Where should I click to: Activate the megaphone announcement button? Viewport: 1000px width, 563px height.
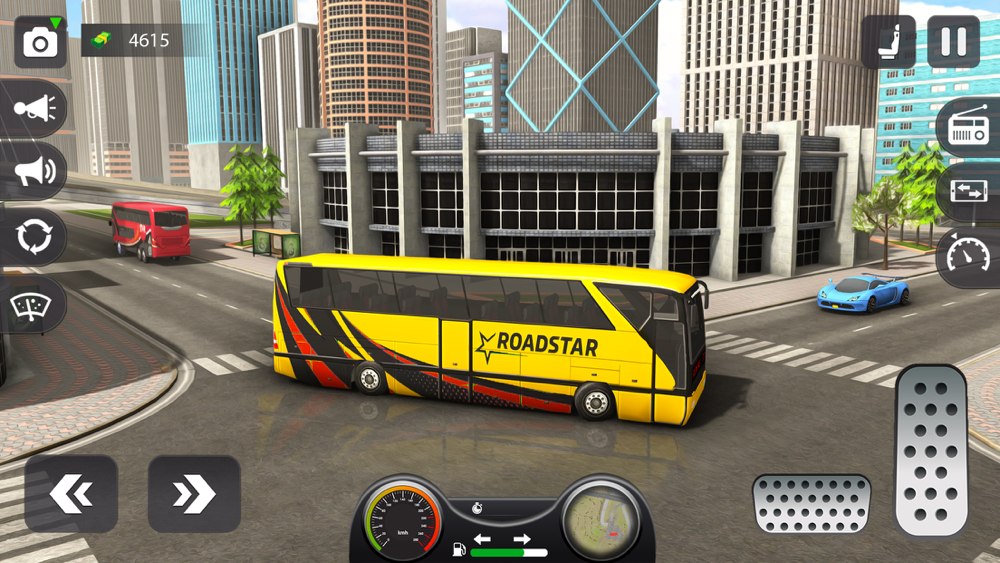(x=34, y=172)
